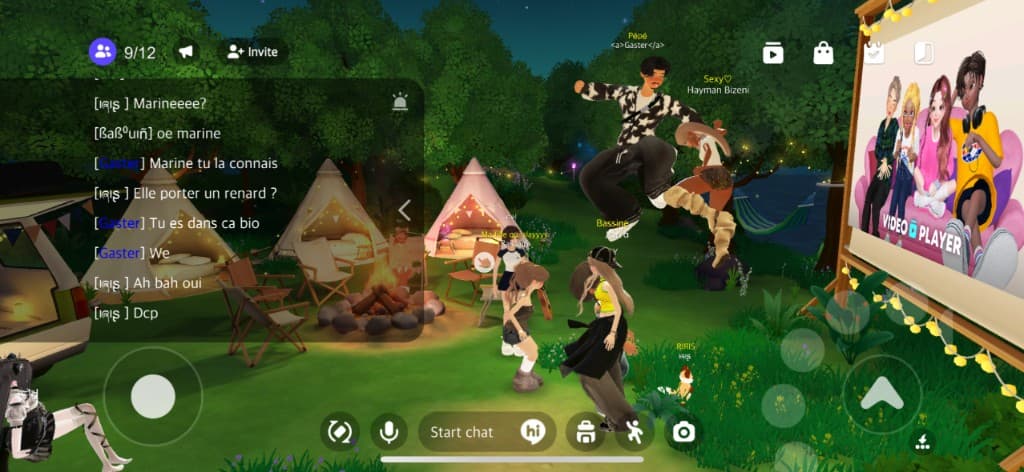Open the video playlist icon

coord(773,53)
